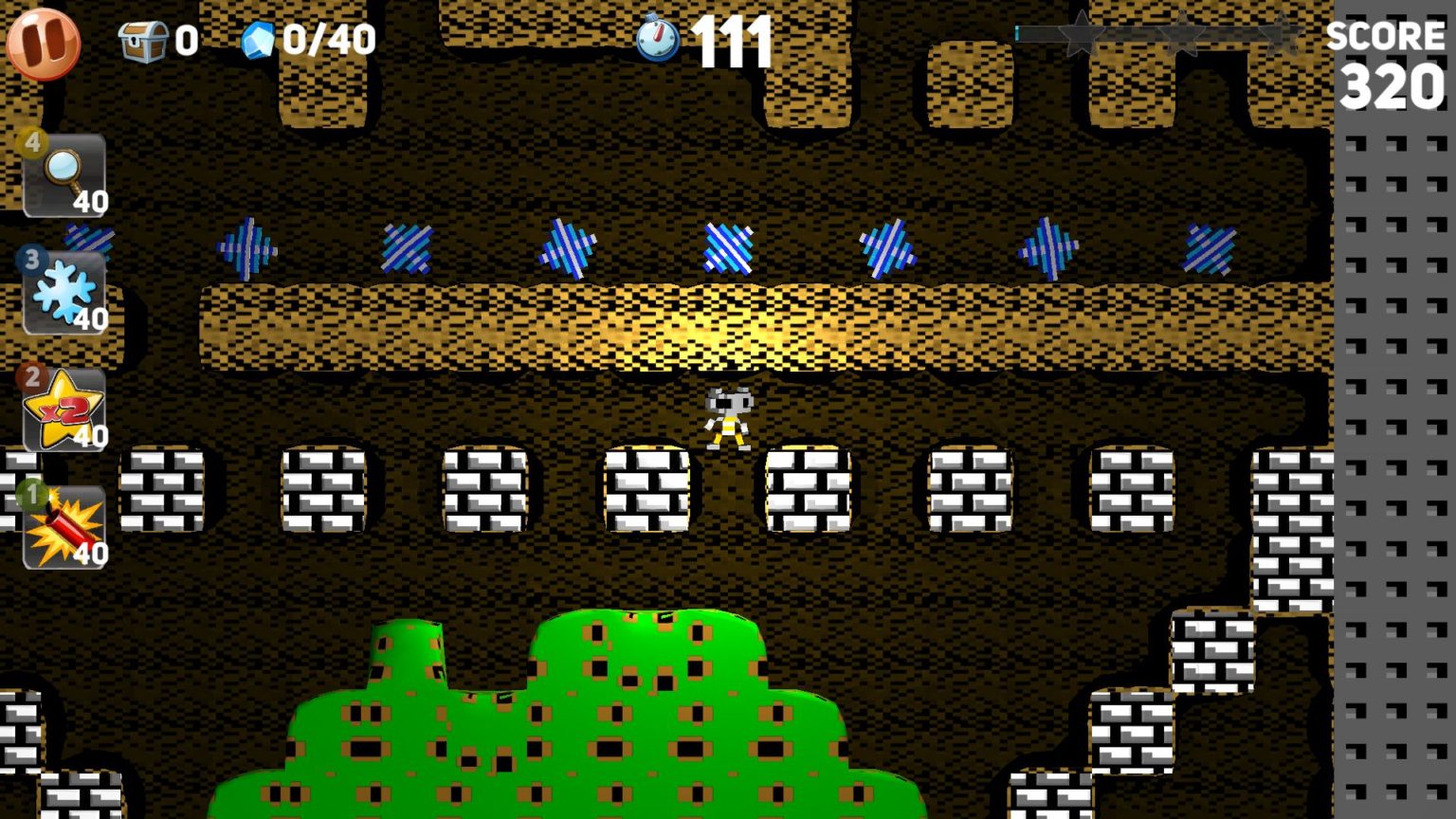1456x819 pixels.
Task: Click the stopwatch timer icon
Action: [658, 40]
